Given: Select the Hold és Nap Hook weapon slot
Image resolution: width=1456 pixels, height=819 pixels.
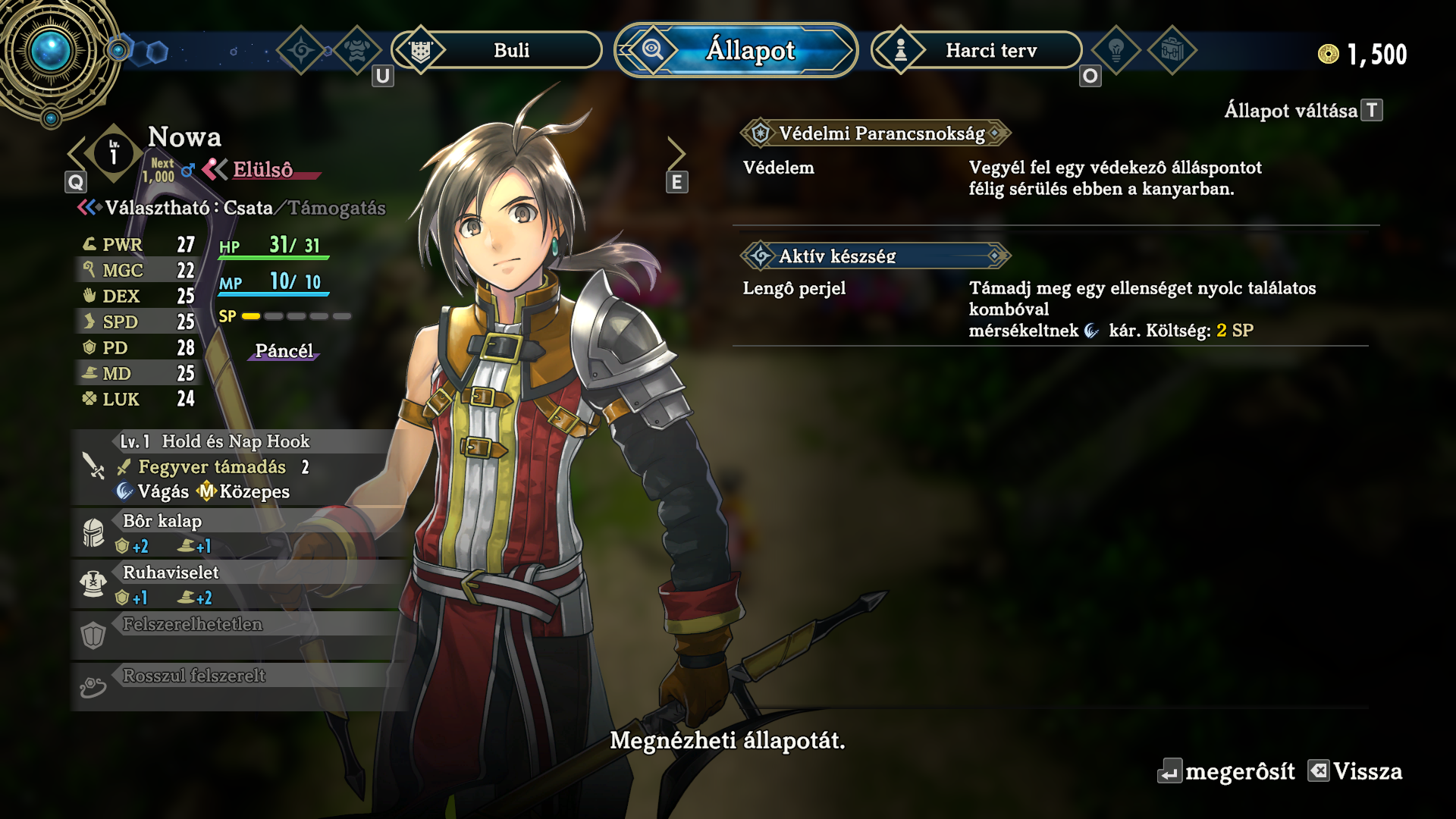Looking at the screenshot, I should point(235,466).
